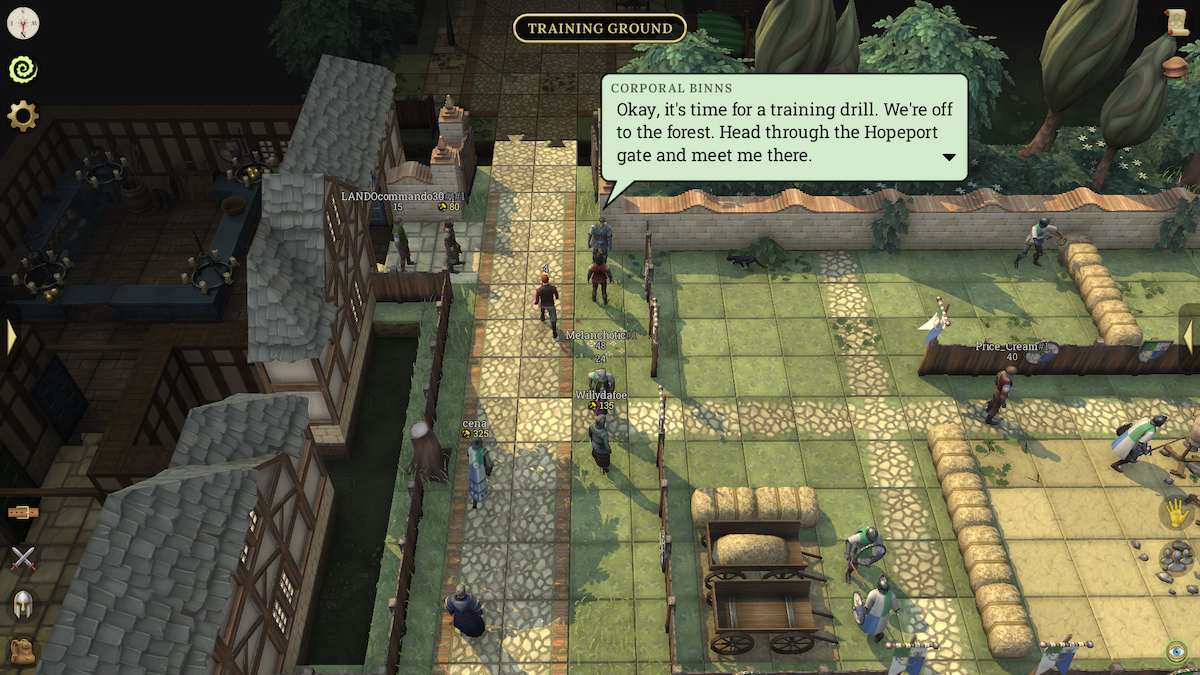The image size is (1200, 675).
Task: Expand the right side panel arrow
Action: coord(1189,336)
